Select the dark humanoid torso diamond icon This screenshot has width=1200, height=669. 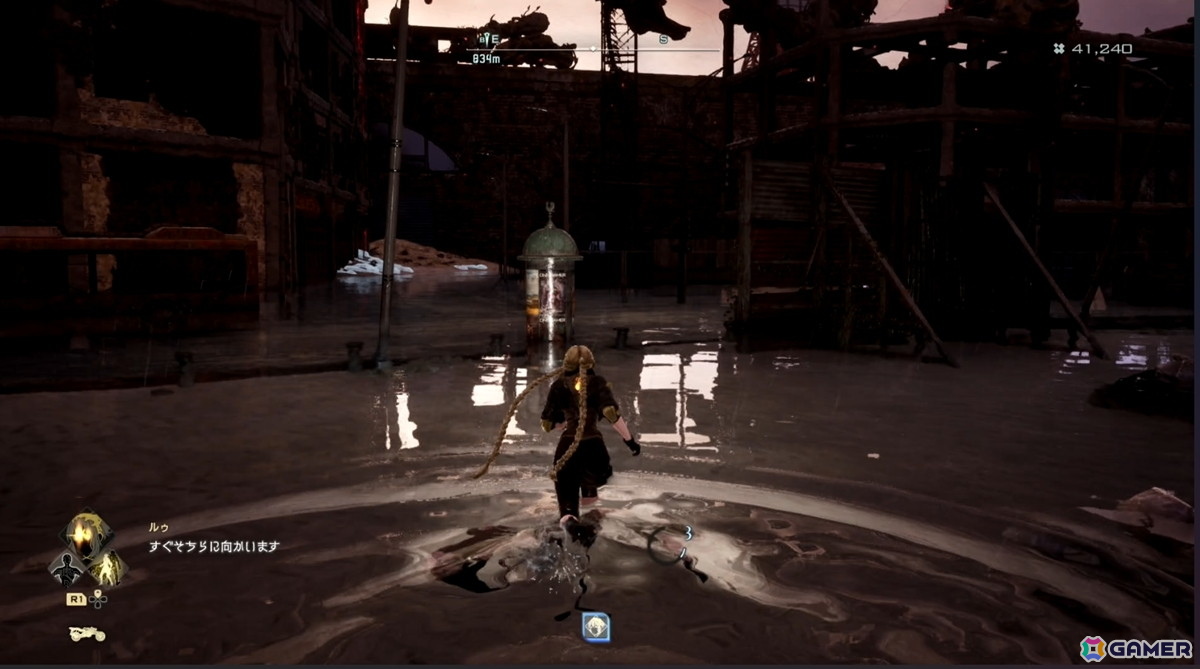click(66, 569)
